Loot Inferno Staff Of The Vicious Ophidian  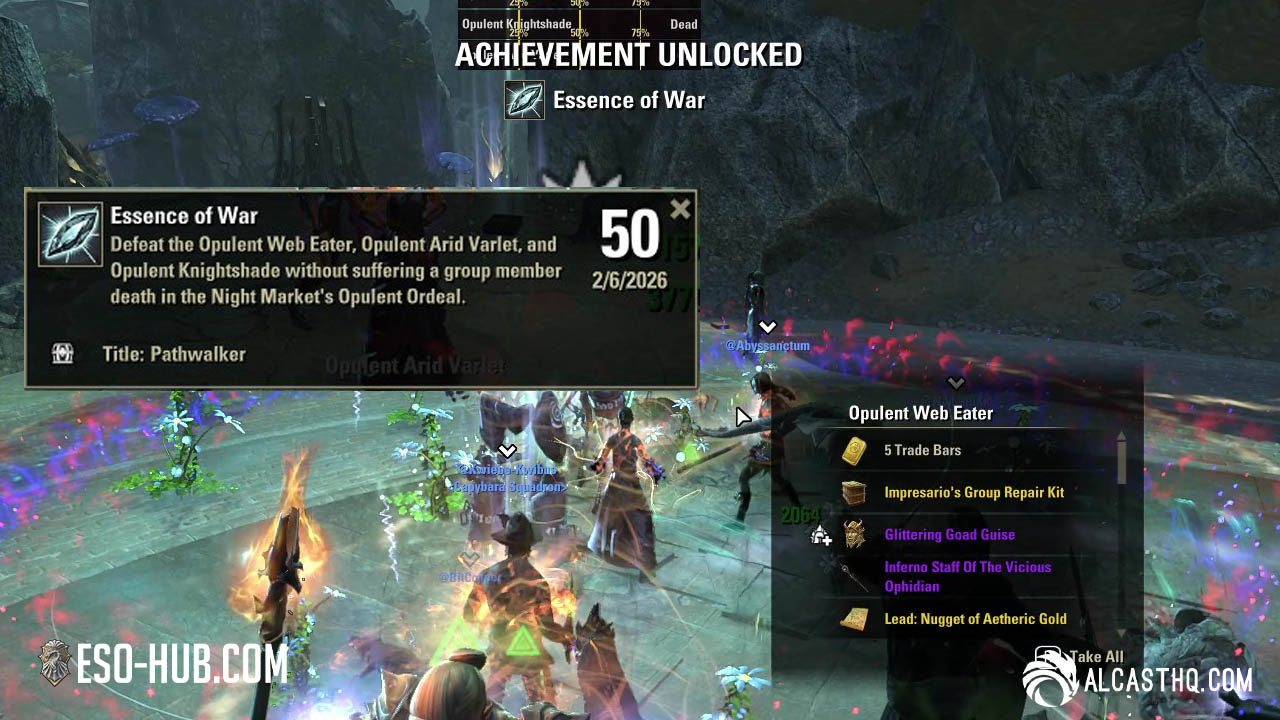pyautogui.click(x=967, y=577)
